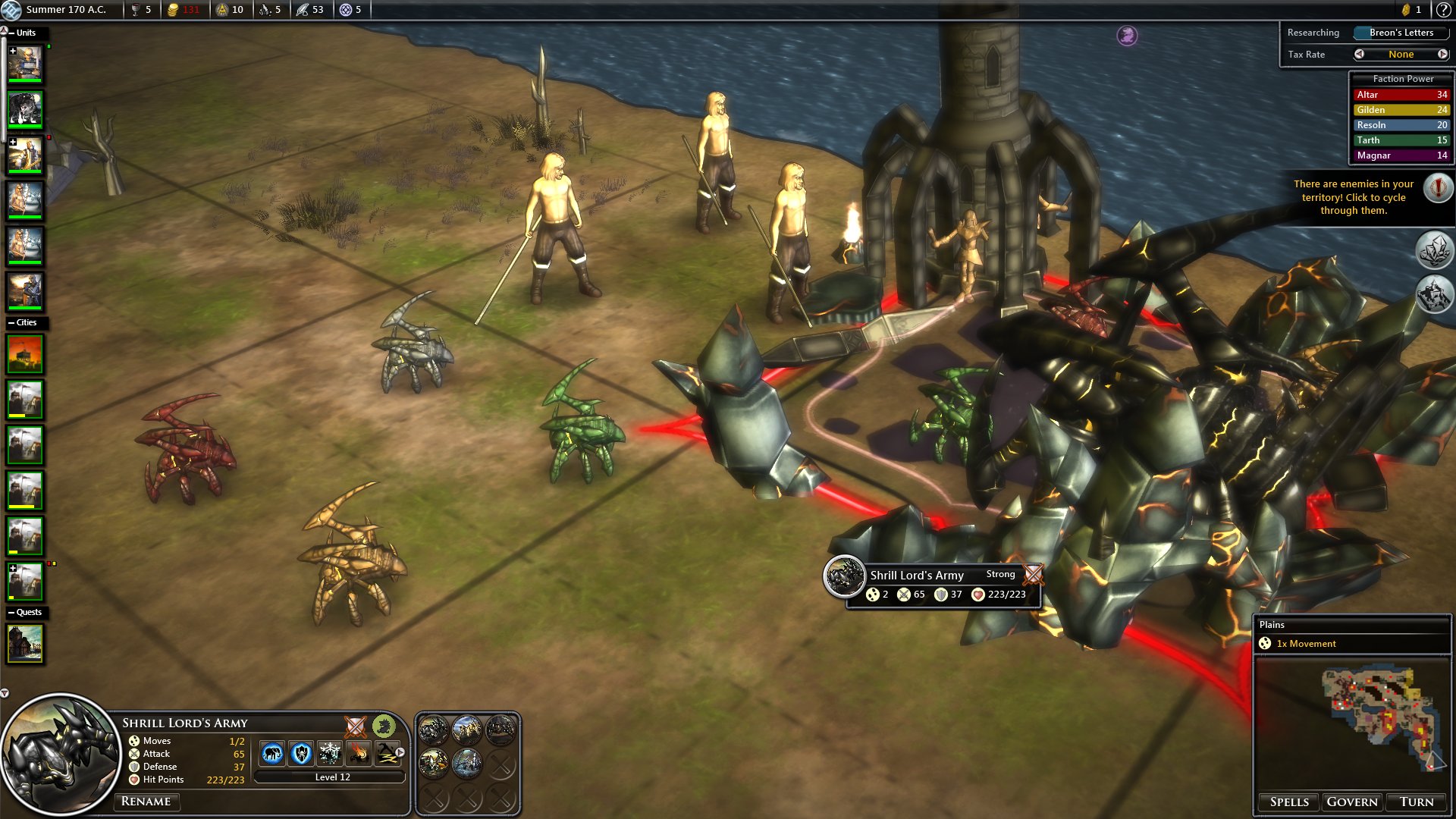1456x819 pixels.
Task: Open the help question mark button
Action: 1443,10
